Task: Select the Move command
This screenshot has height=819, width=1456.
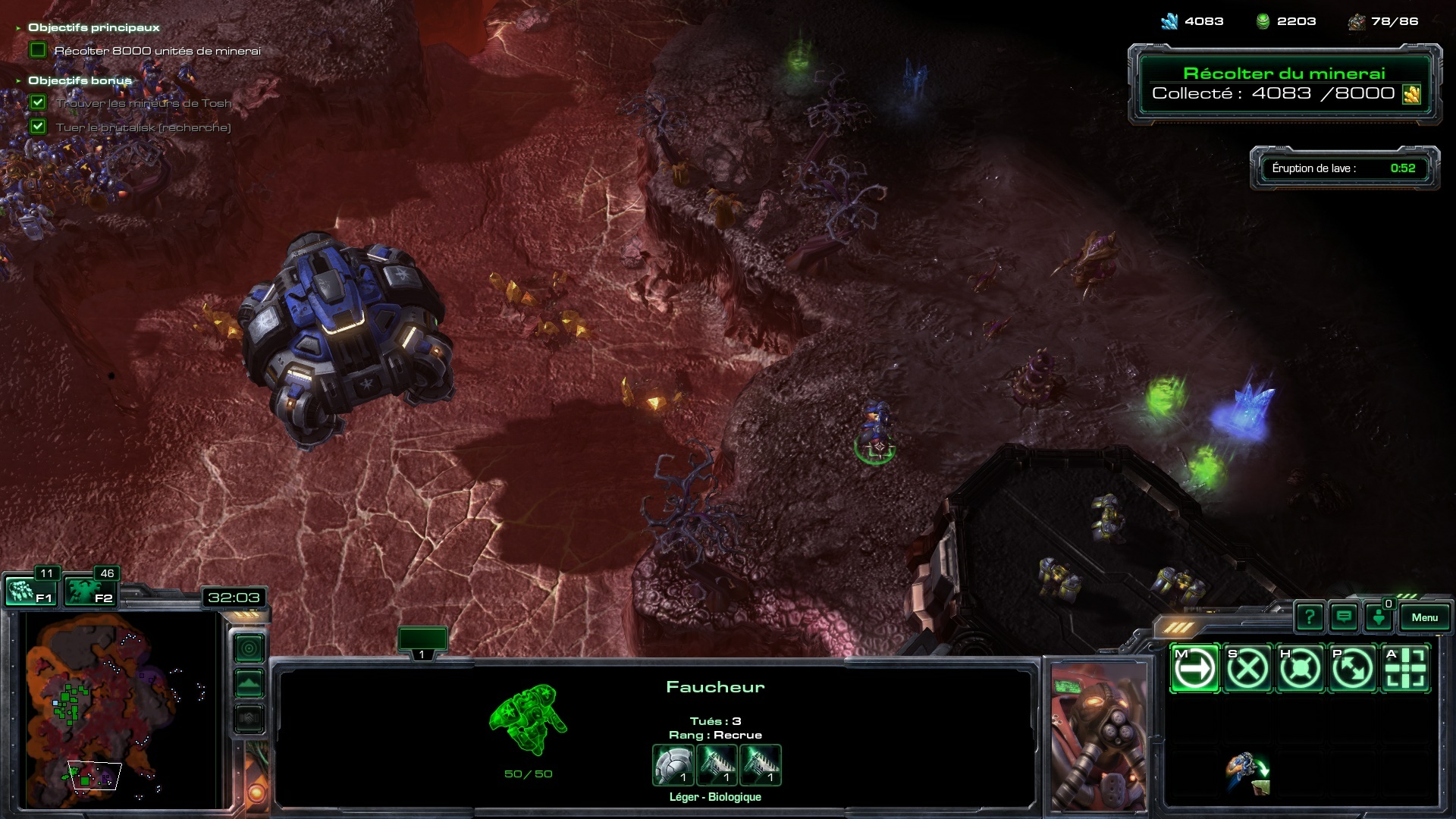Action: (x=1195, y=669)
